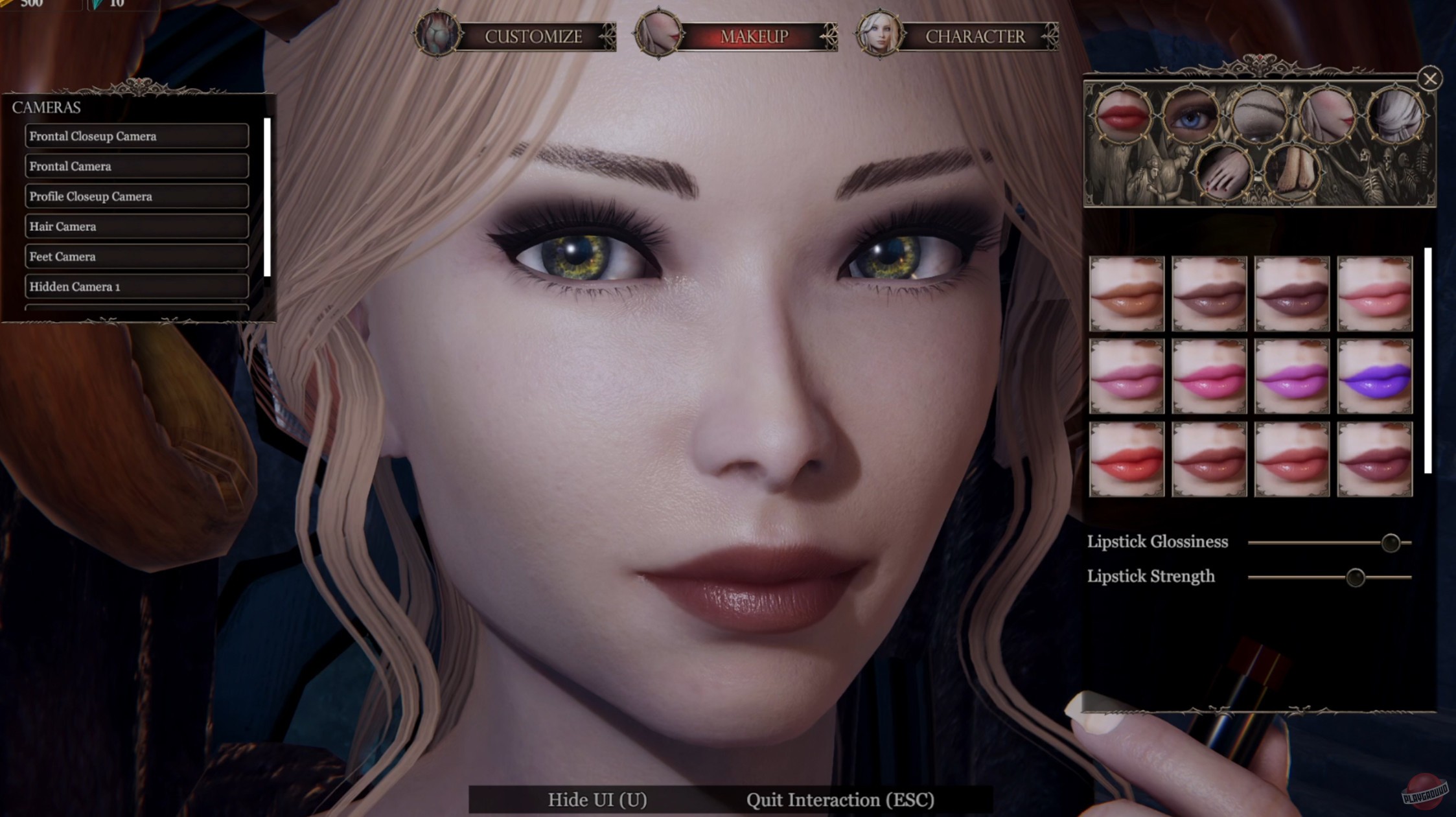Select the Frontal Closeup Camera
Screen dimensions: 1456x817
coord(137,136)
